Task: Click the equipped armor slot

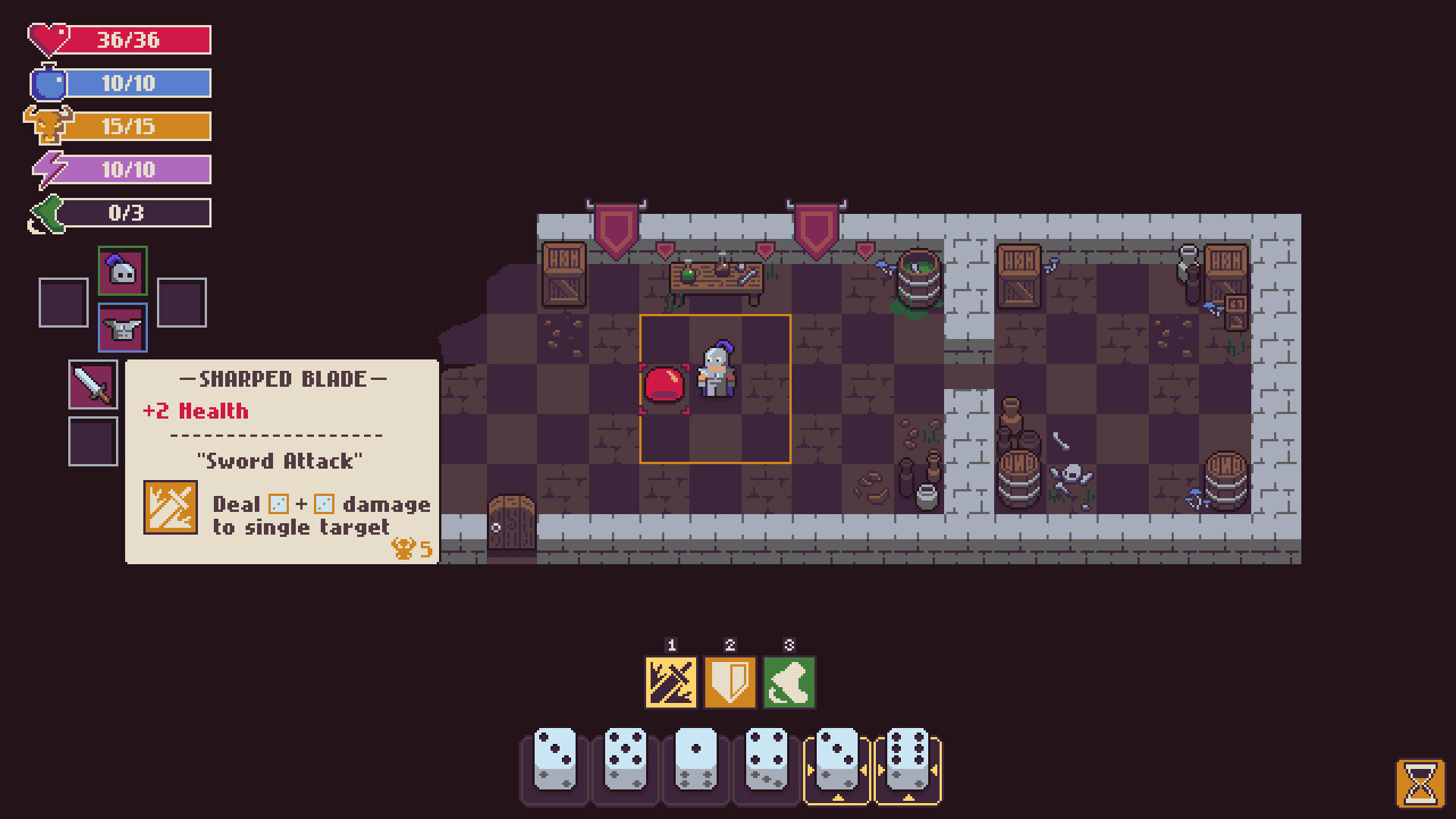Action: (122, 327)
